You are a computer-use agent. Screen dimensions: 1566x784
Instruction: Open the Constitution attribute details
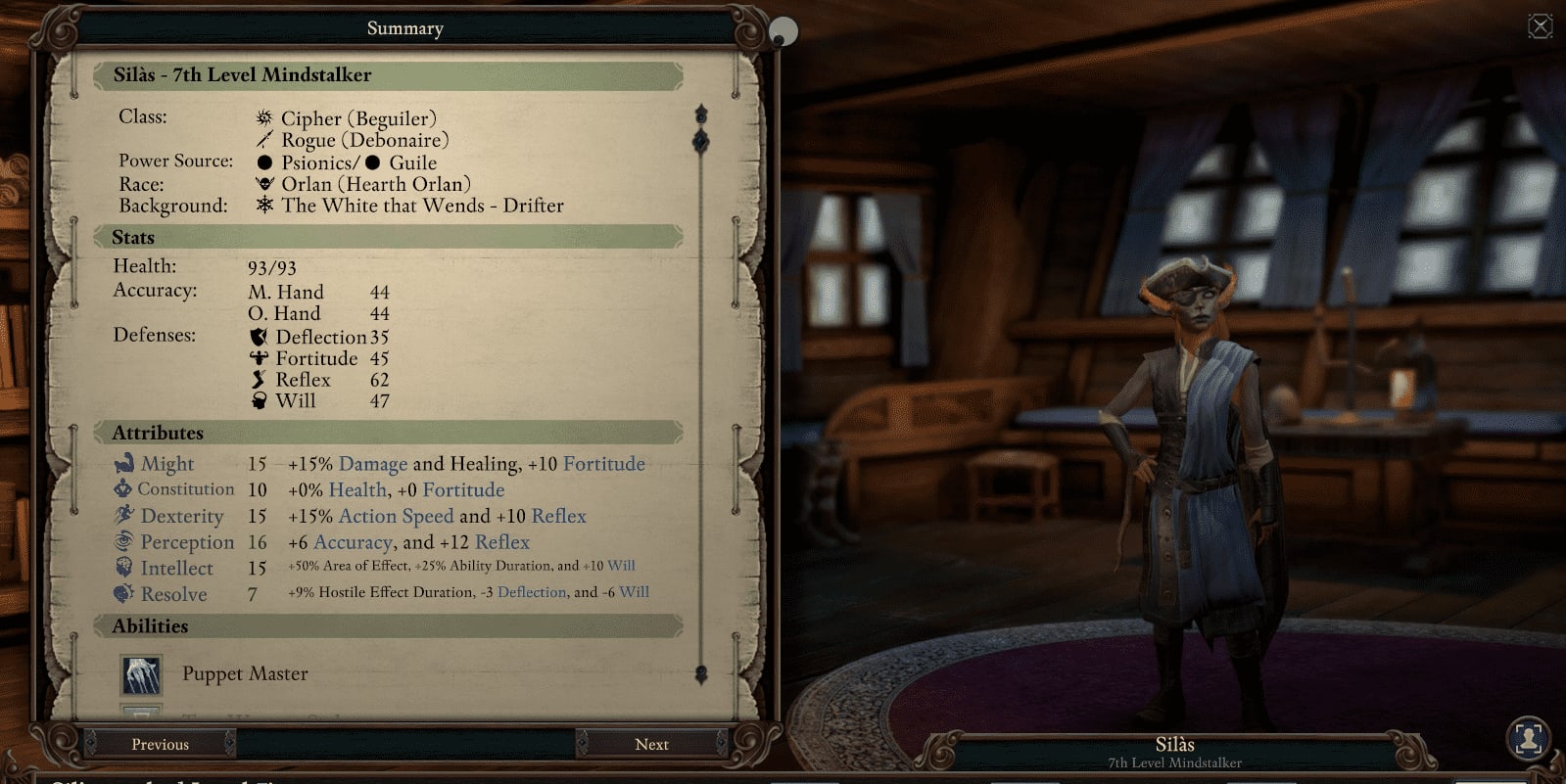185,489
